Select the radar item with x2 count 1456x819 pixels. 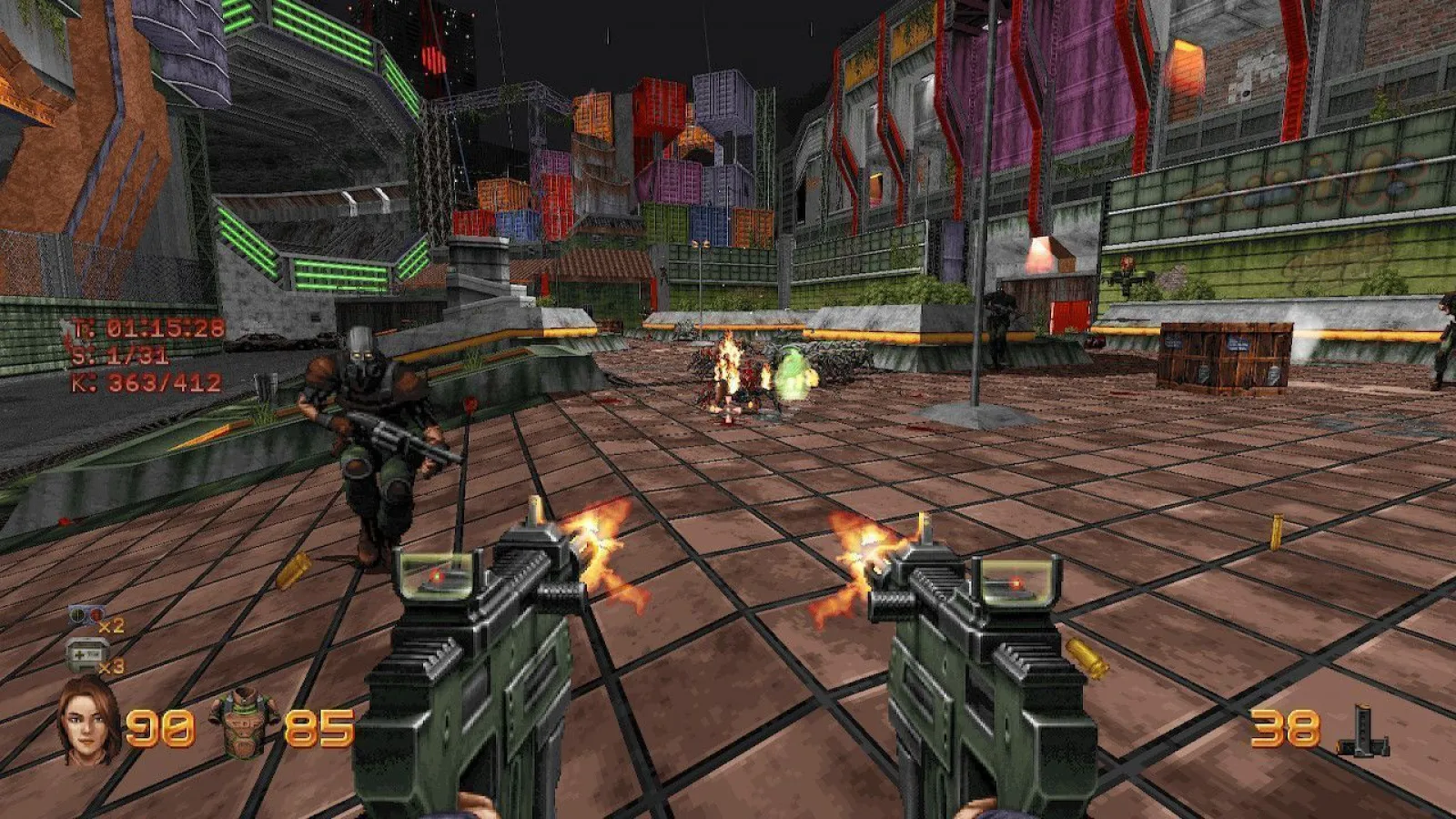coord(87,618)
